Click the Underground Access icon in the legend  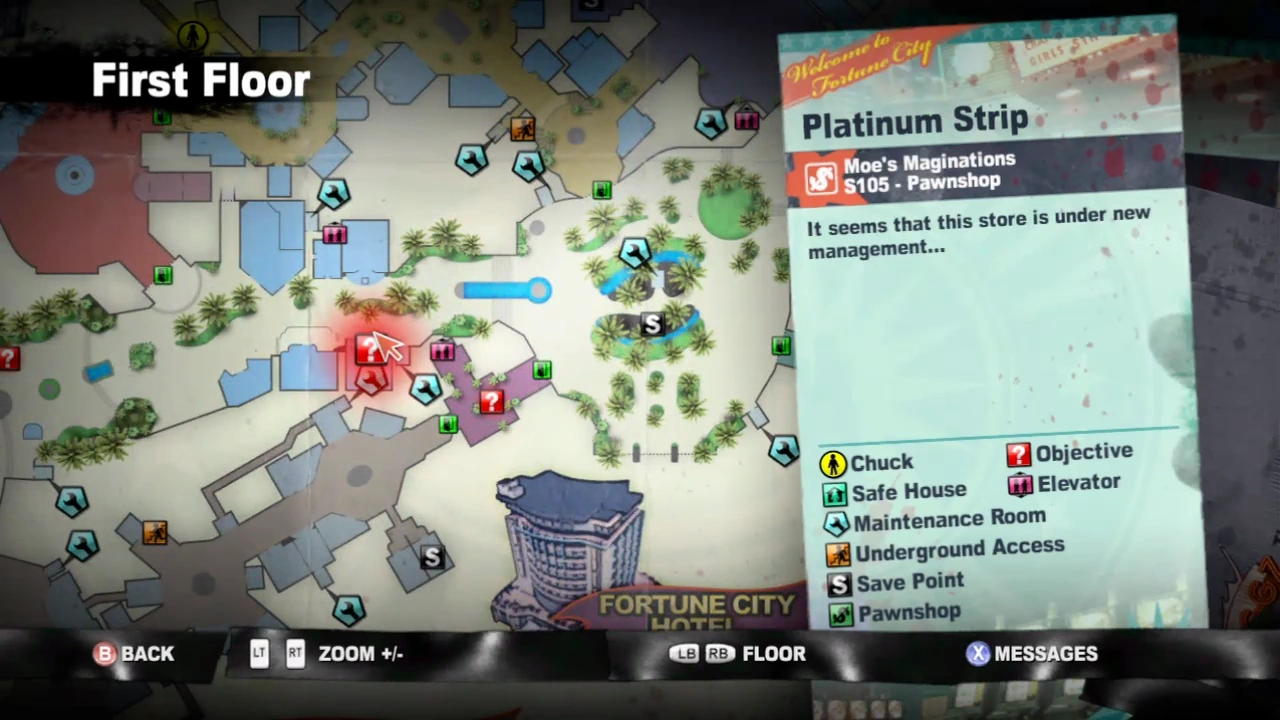tap(840, 551)
